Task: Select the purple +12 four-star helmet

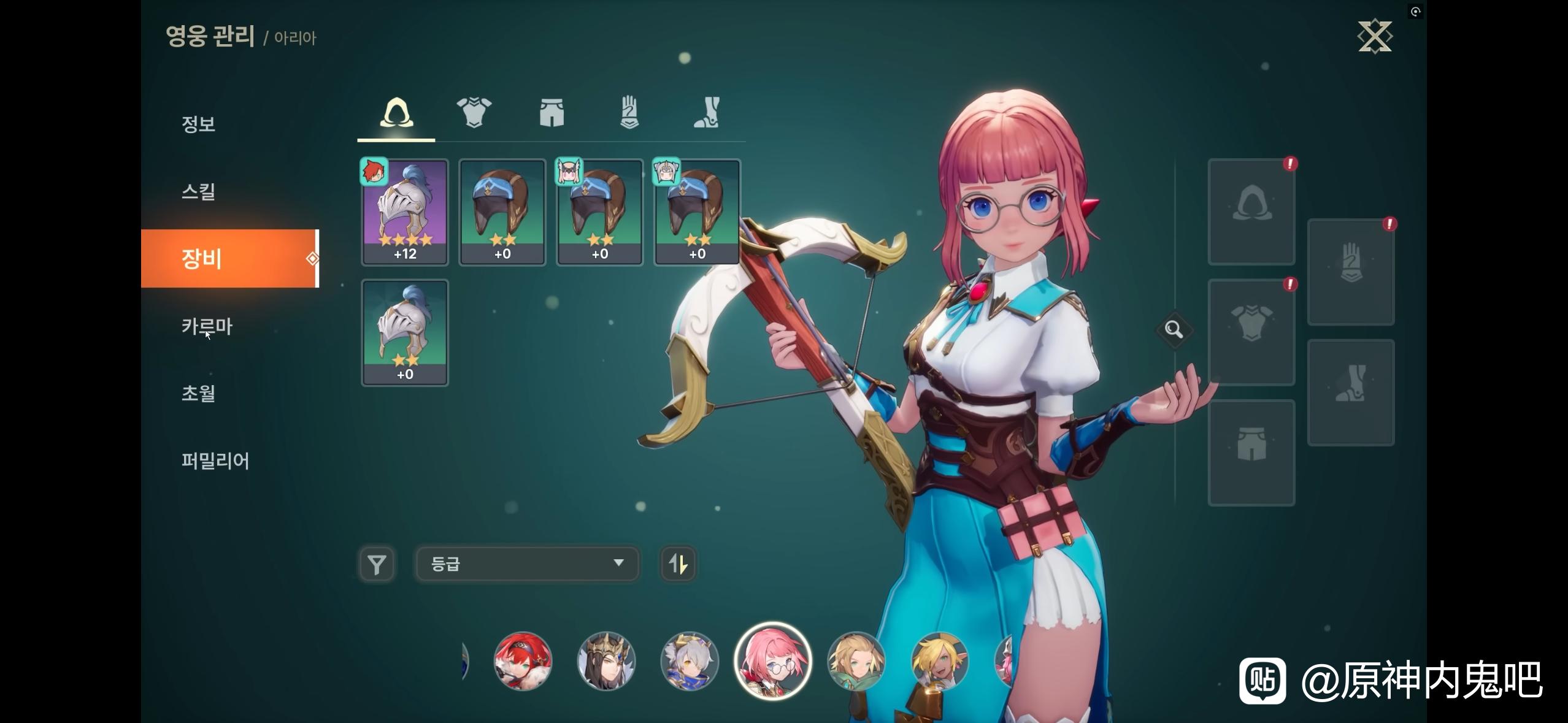Action: point(405,212)
